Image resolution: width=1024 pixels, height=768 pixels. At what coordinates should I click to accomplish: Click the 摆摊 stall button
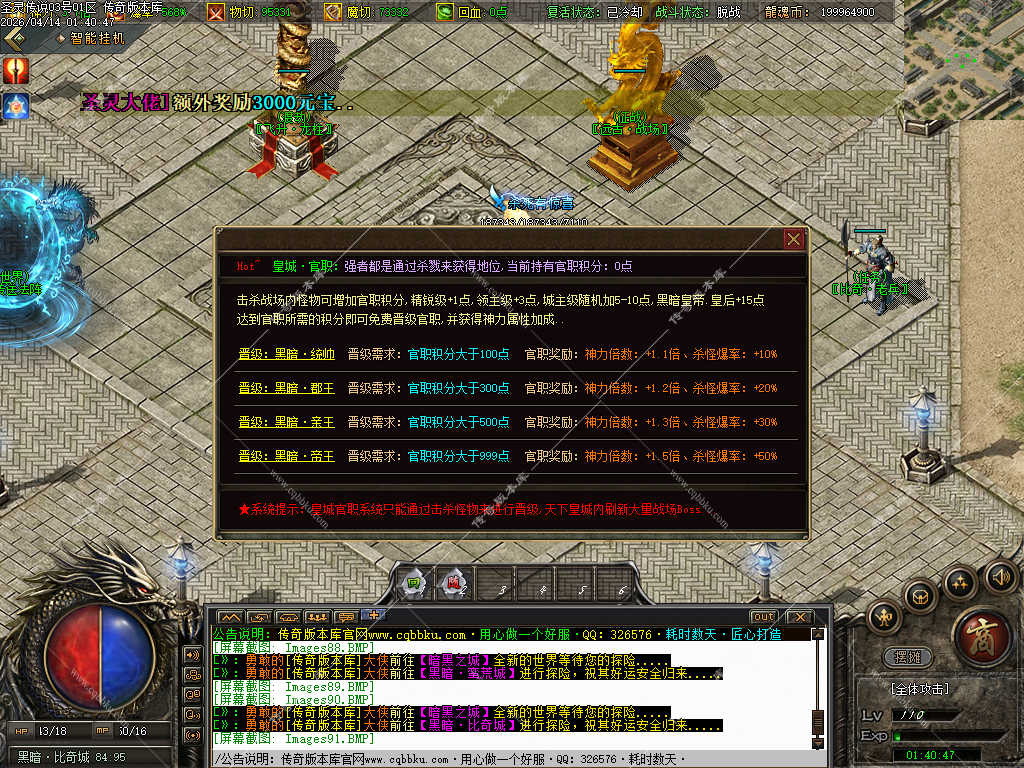(x=908, y=657)
